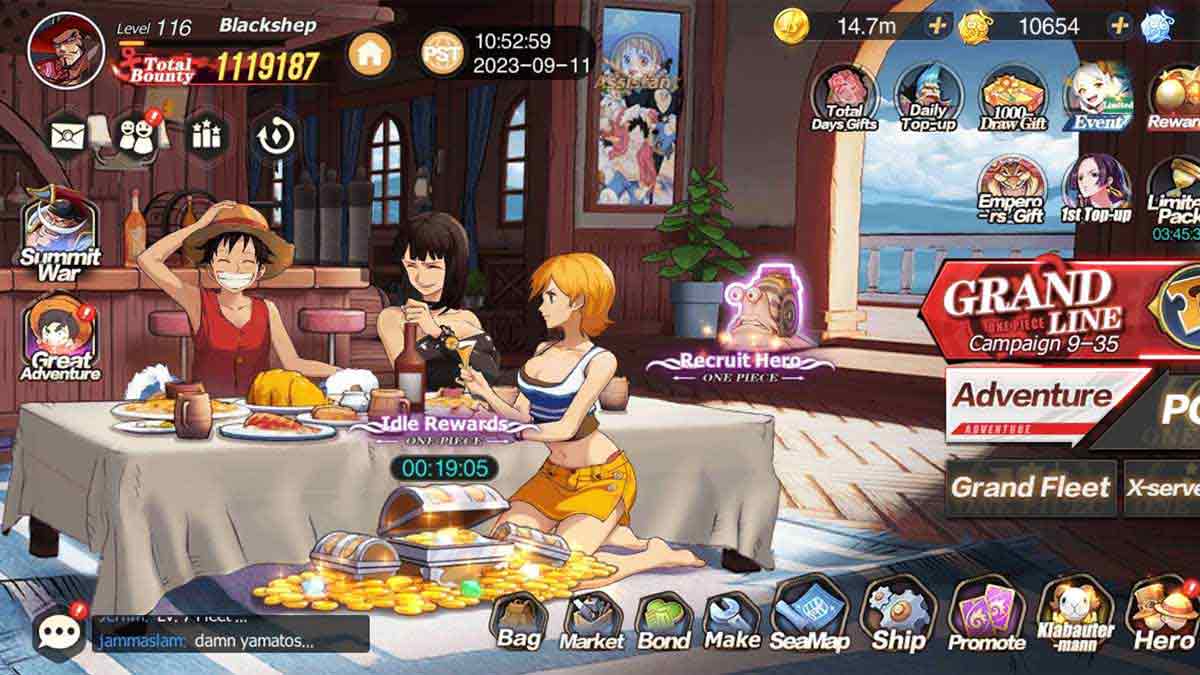1200x675 pixels.
Task: Visit the Market
Action: click(x=591, y=622)
